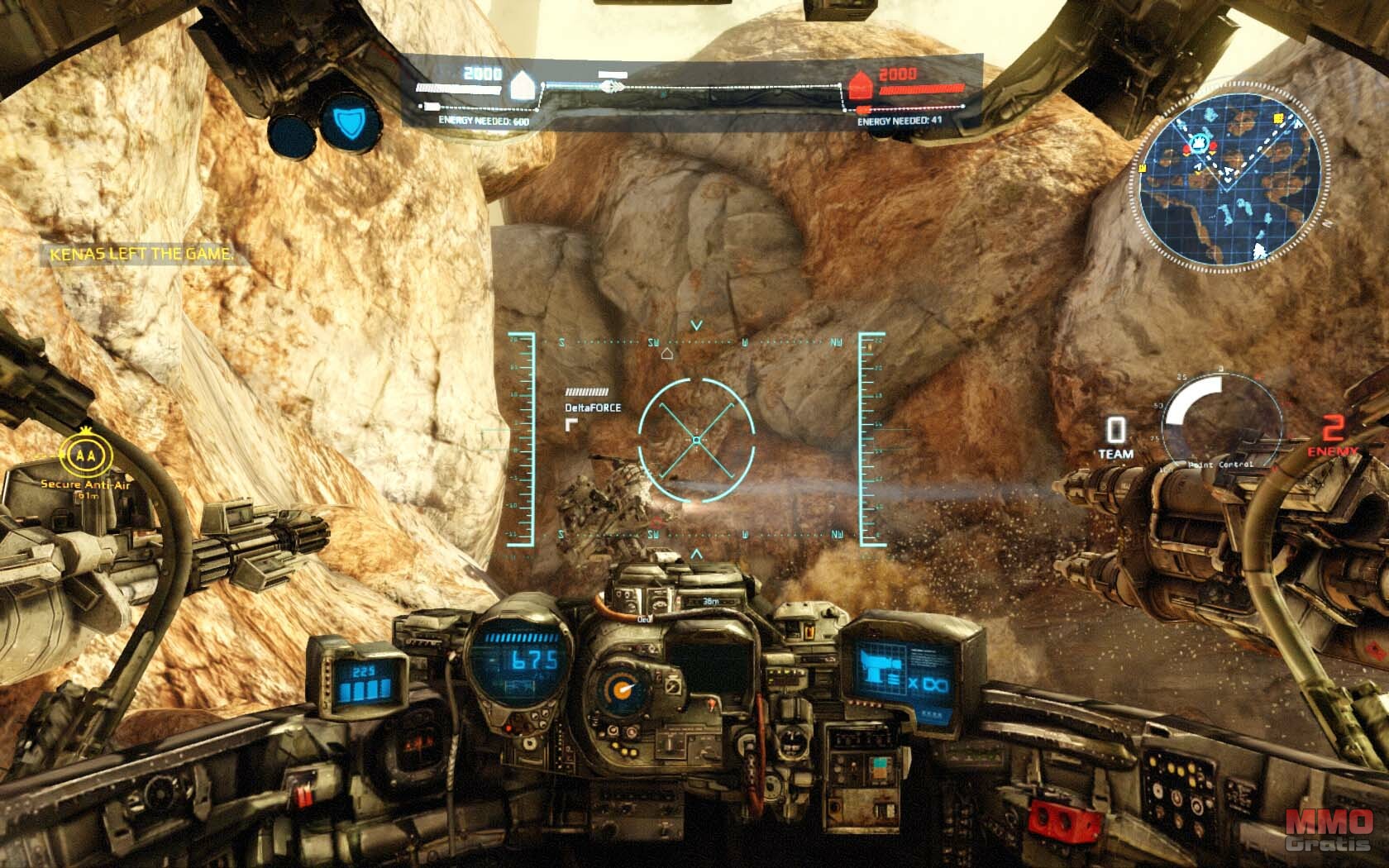Viewport: 1389px width, 868px height.
Task: Click the white team base icon
Action: point(523,83)
